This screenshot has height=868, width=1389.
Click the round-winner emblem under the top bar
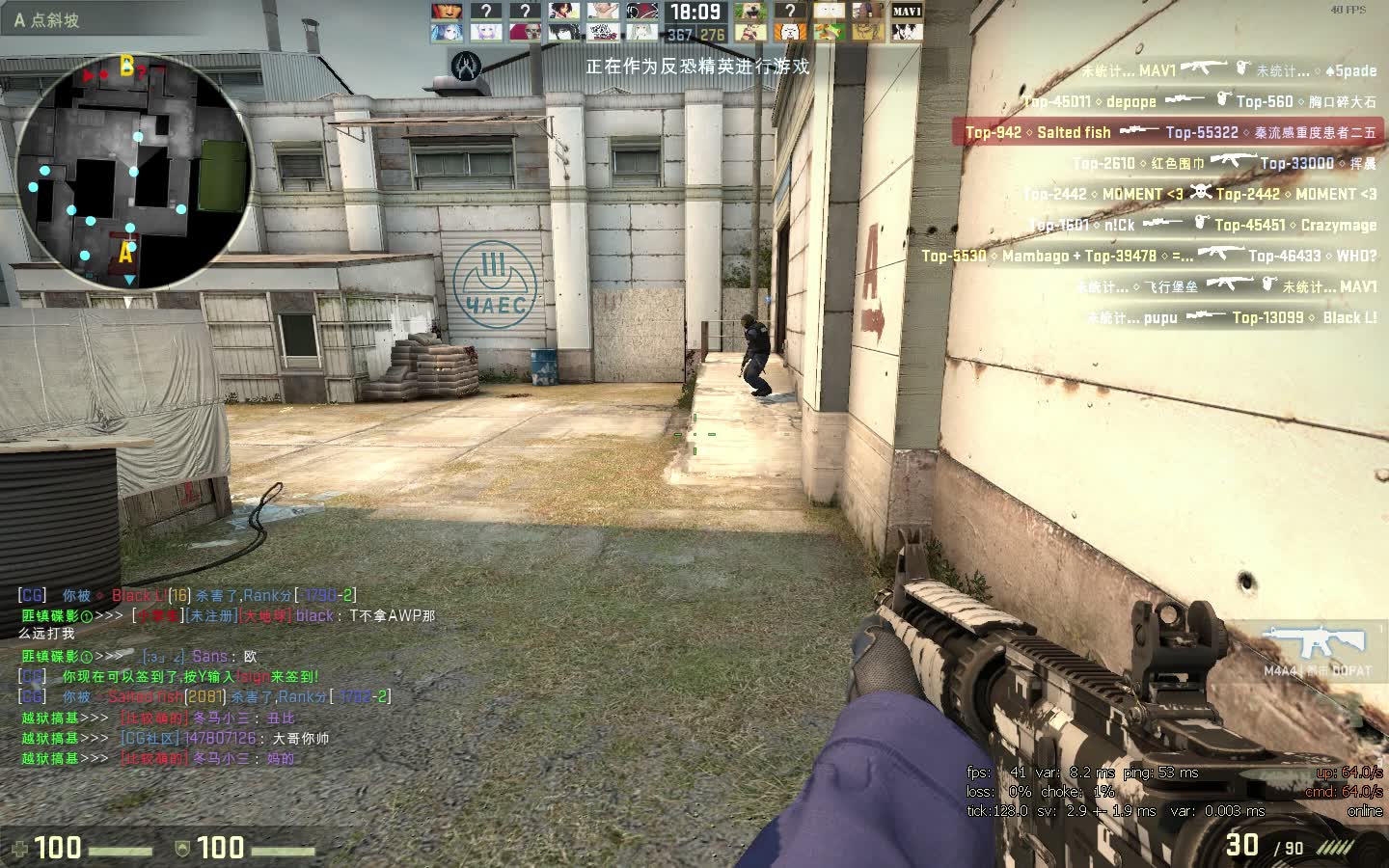pos(466,66)
